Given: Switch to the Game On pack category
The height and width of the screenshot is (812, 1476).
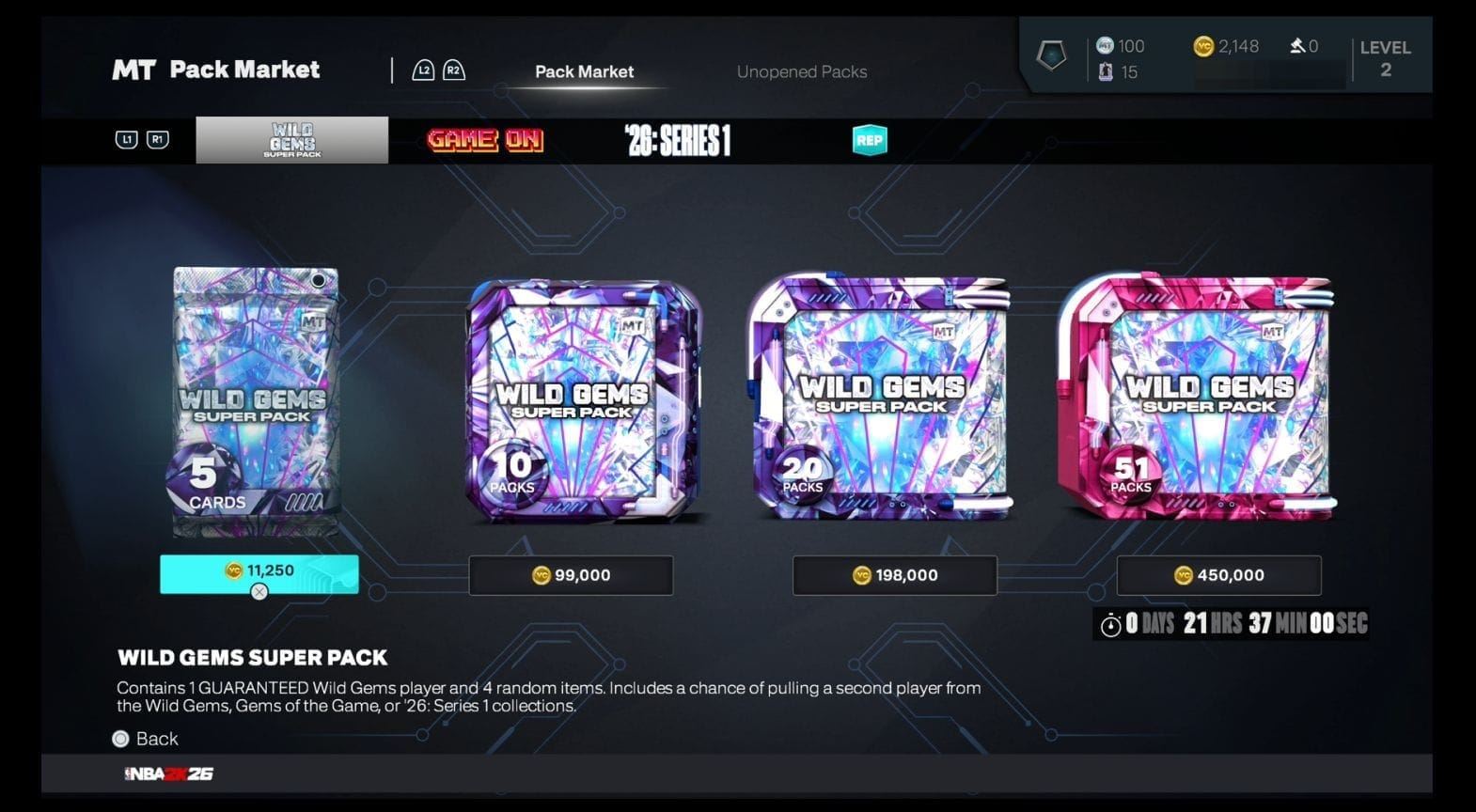Looking at the screenshot, I should tap(485, 140).
